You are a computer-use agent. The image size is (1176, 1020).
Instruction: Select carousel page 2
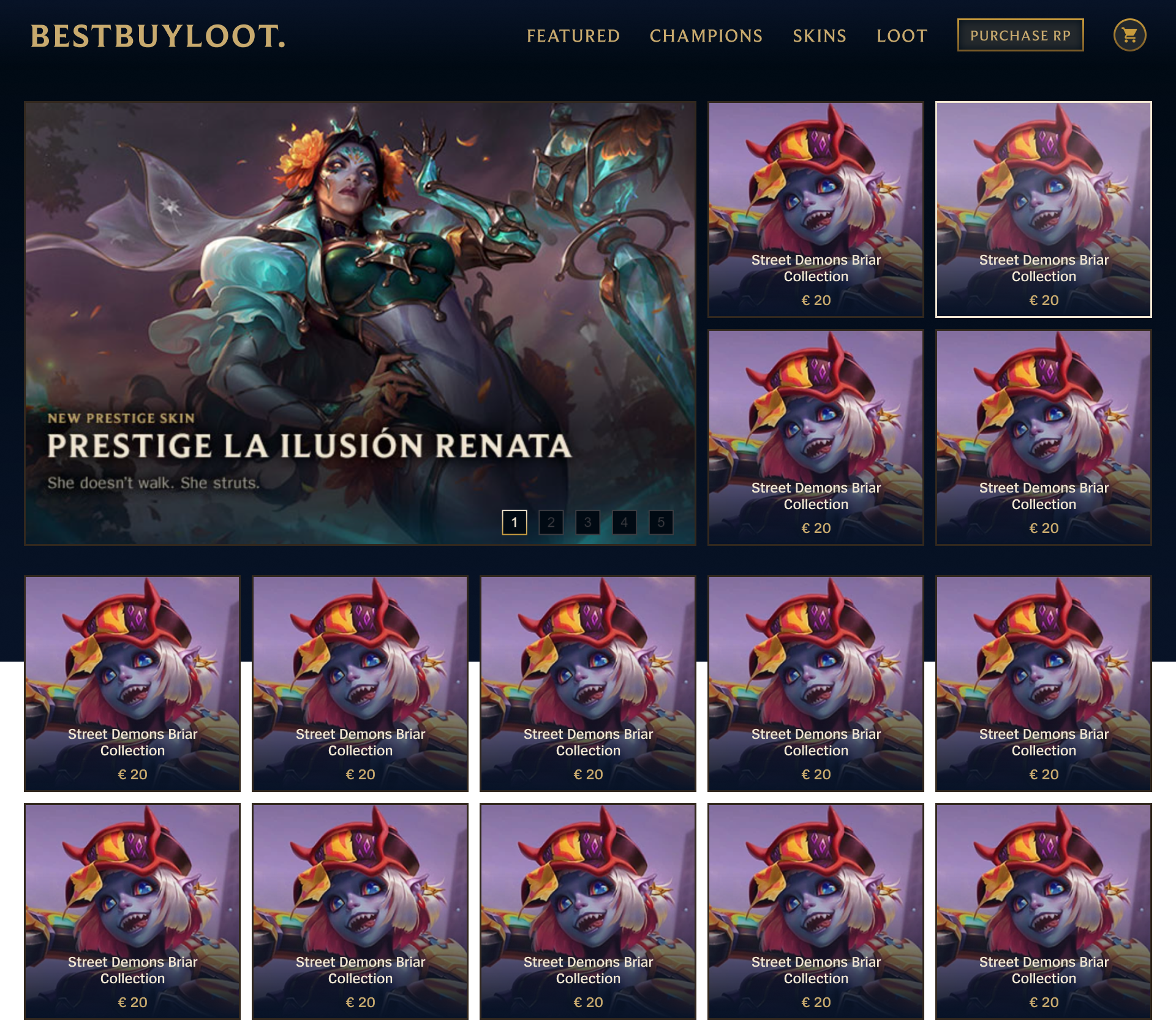pos(551,523)
